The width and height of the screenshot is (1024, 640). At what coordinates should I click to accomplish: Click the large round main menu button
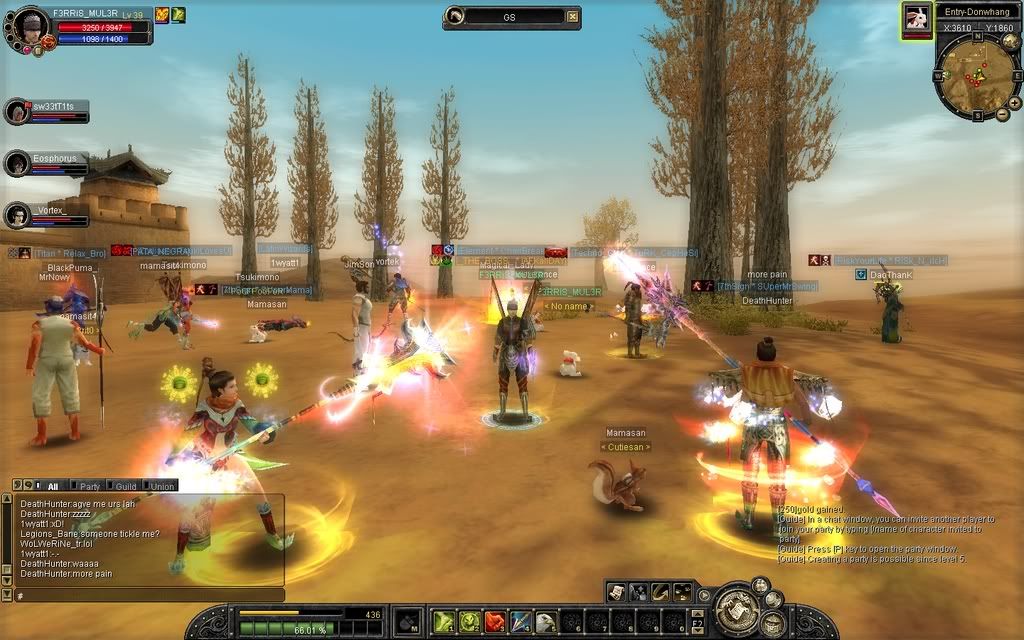pos(737,607)
